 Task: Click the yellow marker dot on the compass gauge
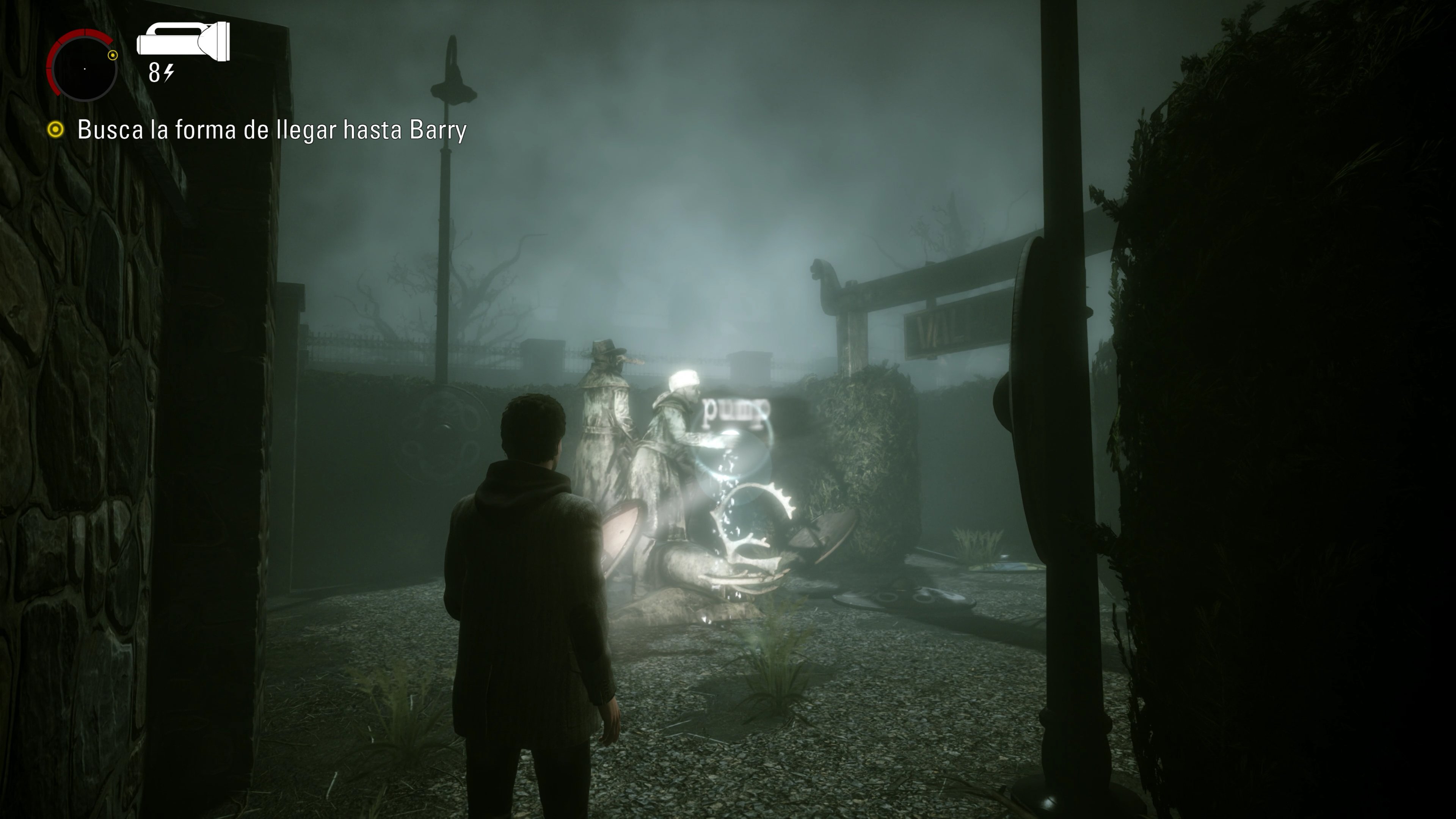[112, 55]
